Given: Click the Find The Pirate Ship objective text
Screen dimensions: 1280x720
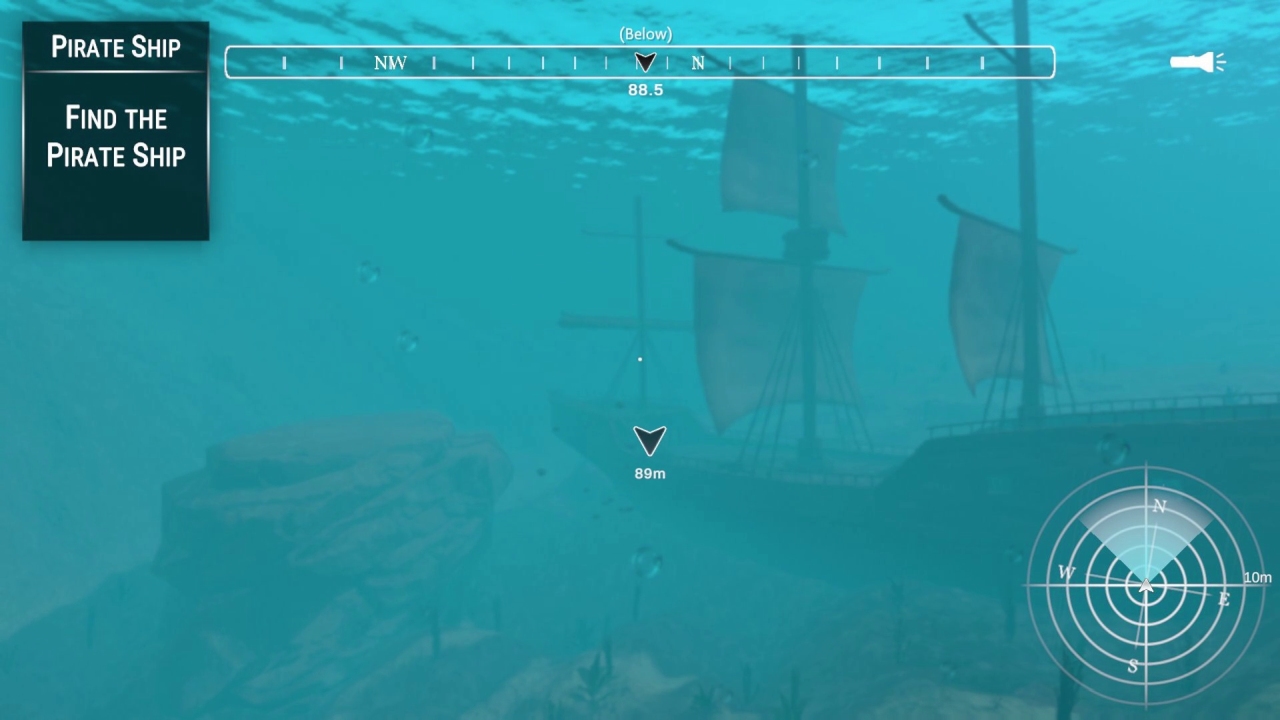Looking at the screenshot, I should [115, 137].
